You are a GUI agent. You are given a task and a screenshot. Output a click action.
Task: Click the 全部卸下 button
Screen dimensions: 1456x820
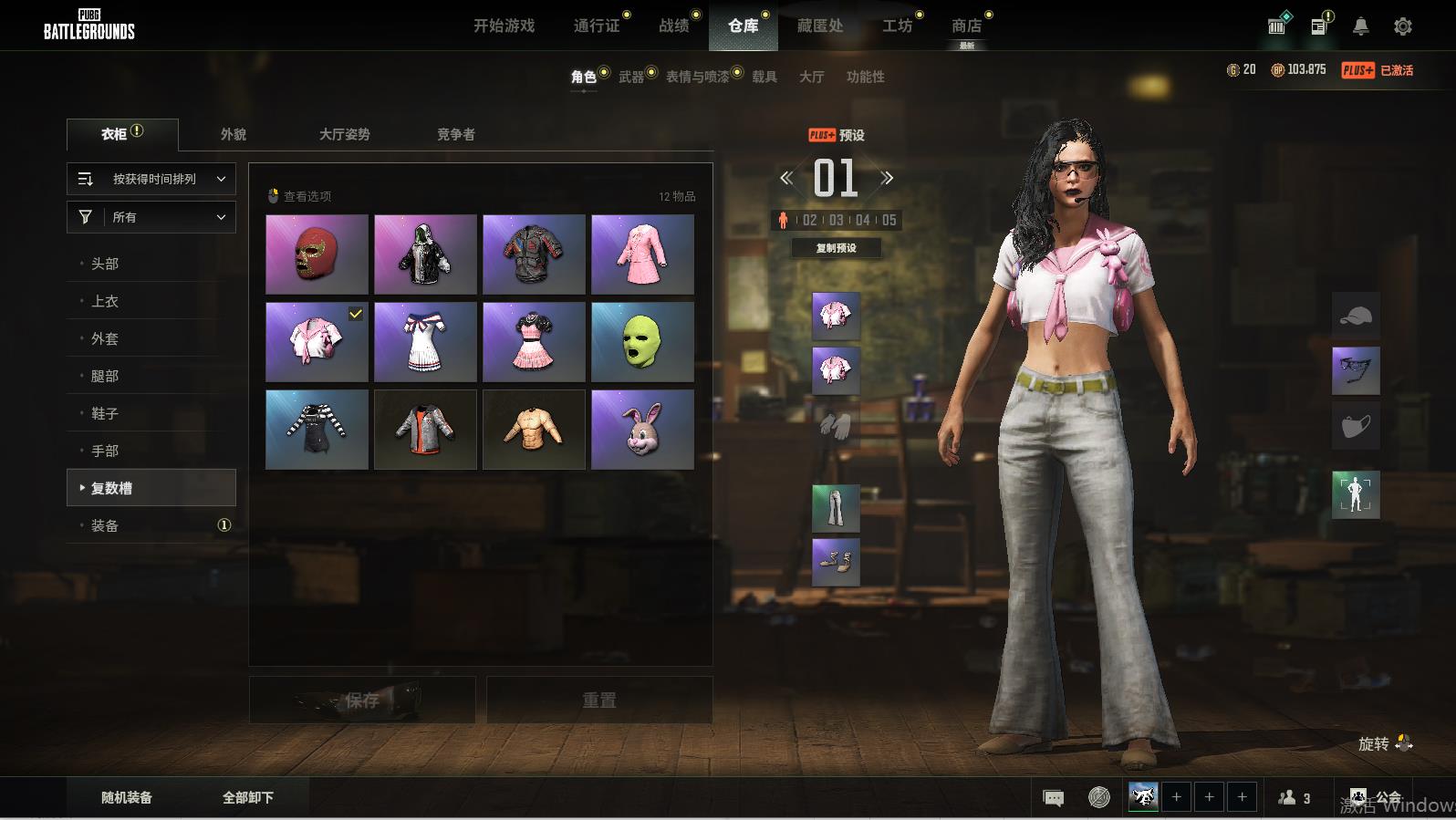coord(248,797)
